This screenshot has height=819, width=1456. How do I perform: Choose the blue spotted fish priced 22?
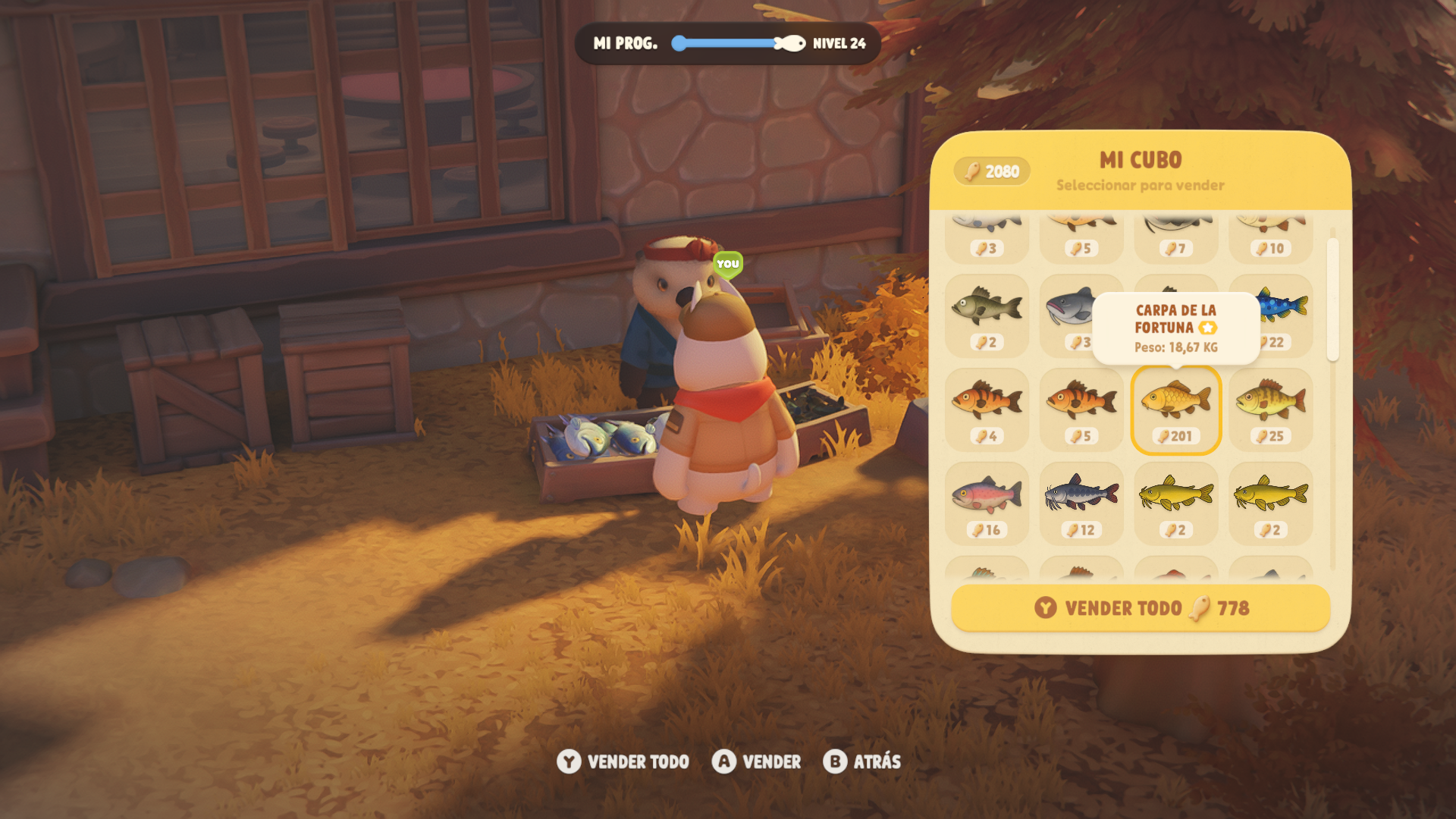point(1283,312)
